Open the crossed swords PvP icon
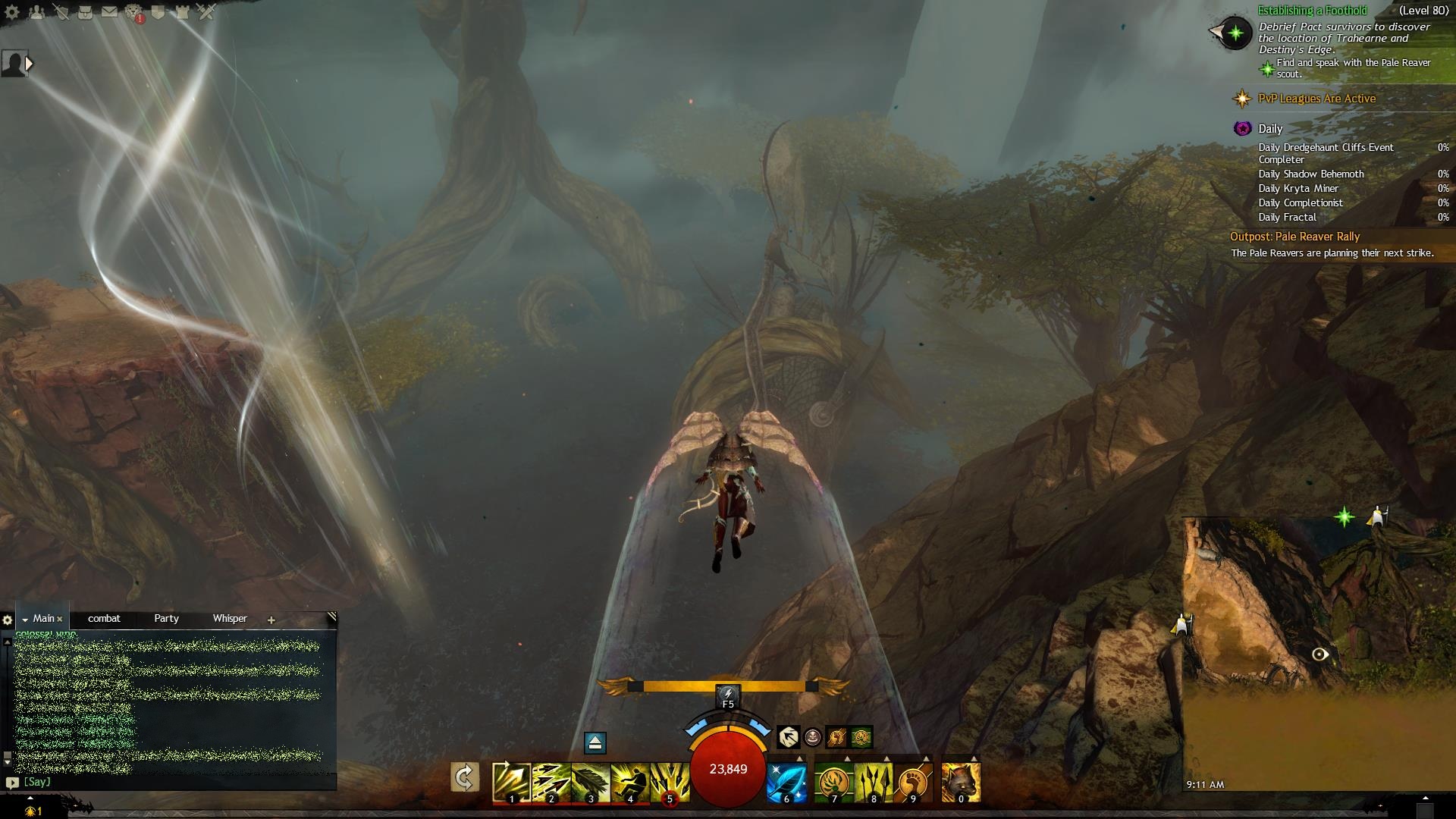 206,12
